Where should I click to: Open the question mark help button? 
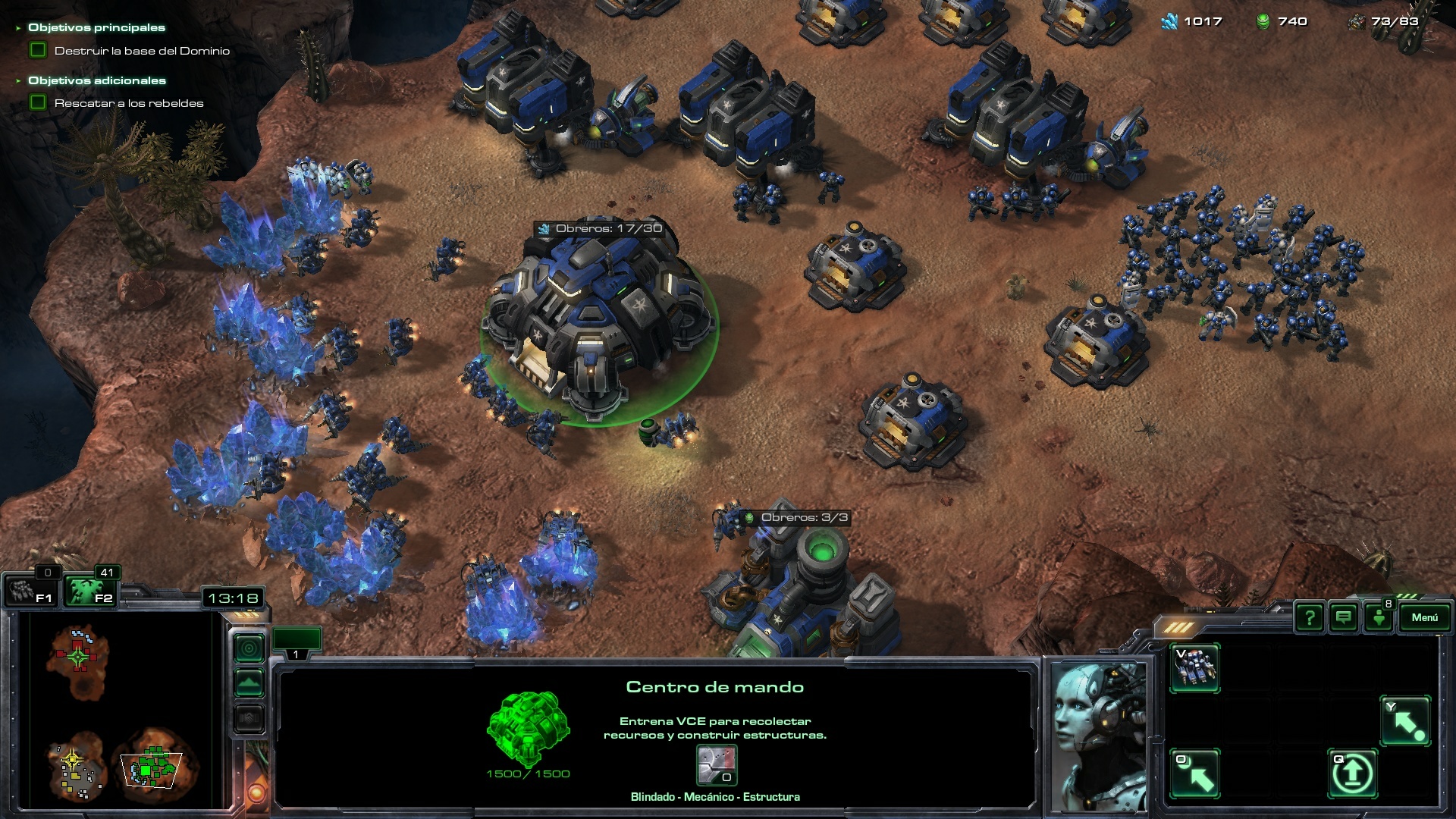click(1309, 617)
